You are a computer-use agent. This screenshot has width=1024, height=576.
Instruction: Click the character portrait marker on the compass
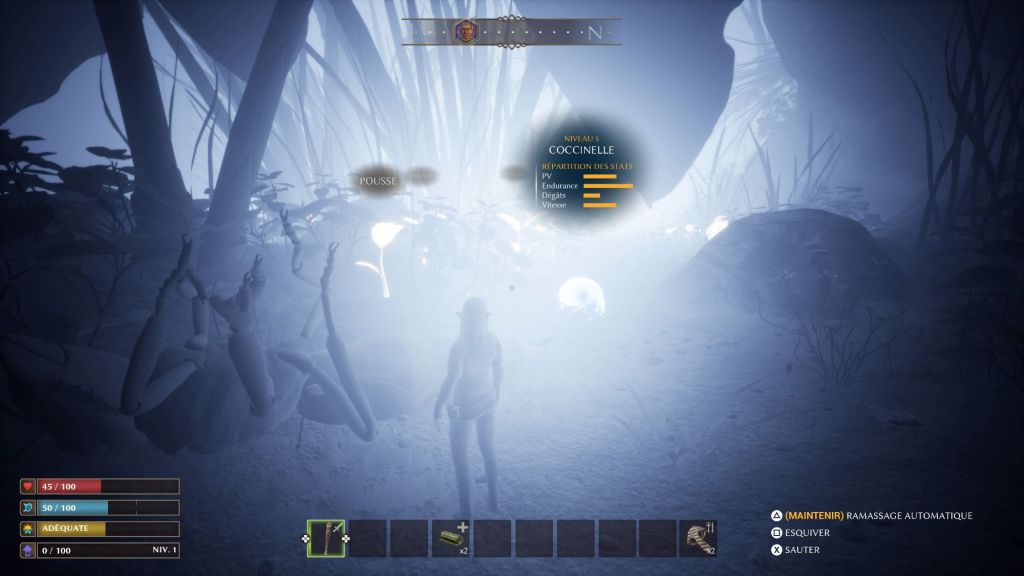click(466, 31)
